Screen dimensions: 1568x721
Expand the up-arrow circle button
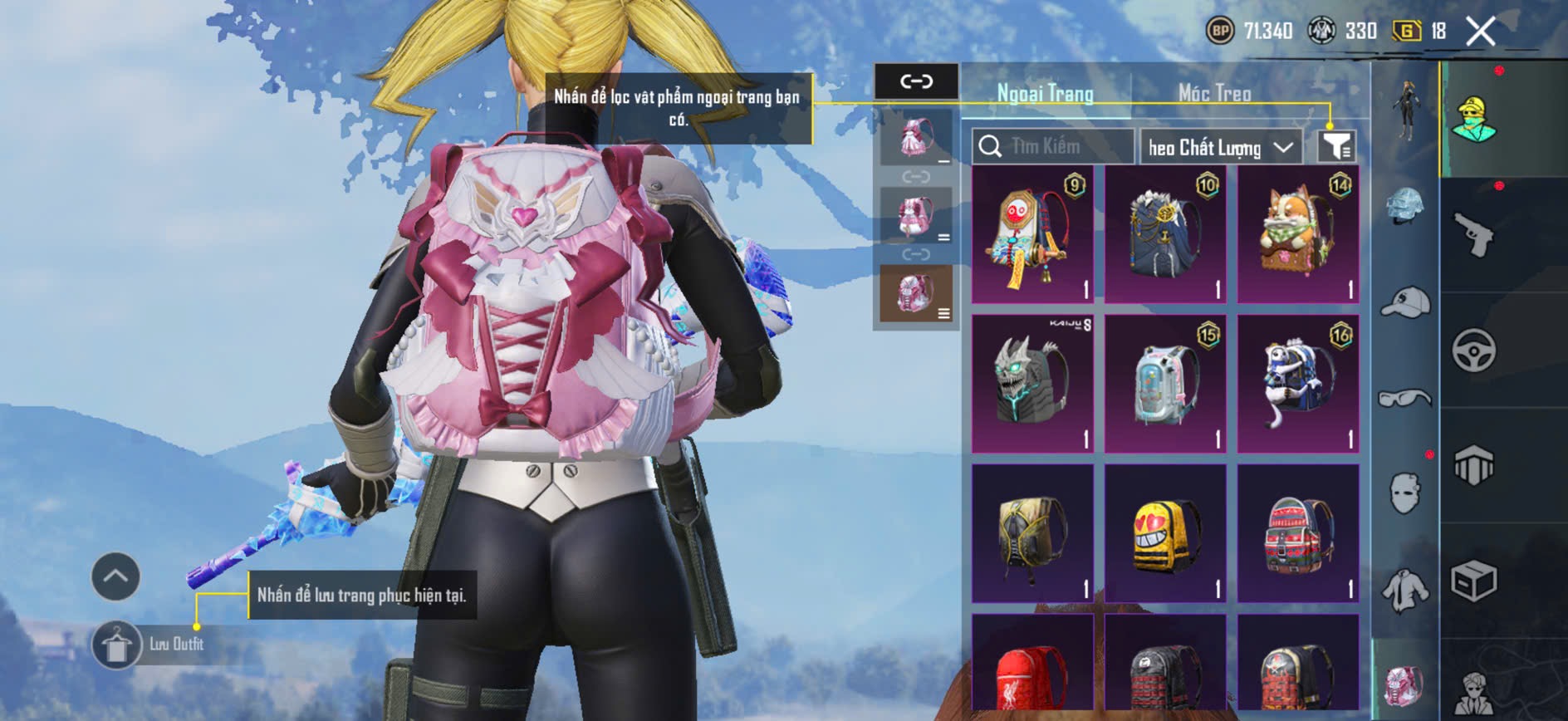[x=115, y=576]
